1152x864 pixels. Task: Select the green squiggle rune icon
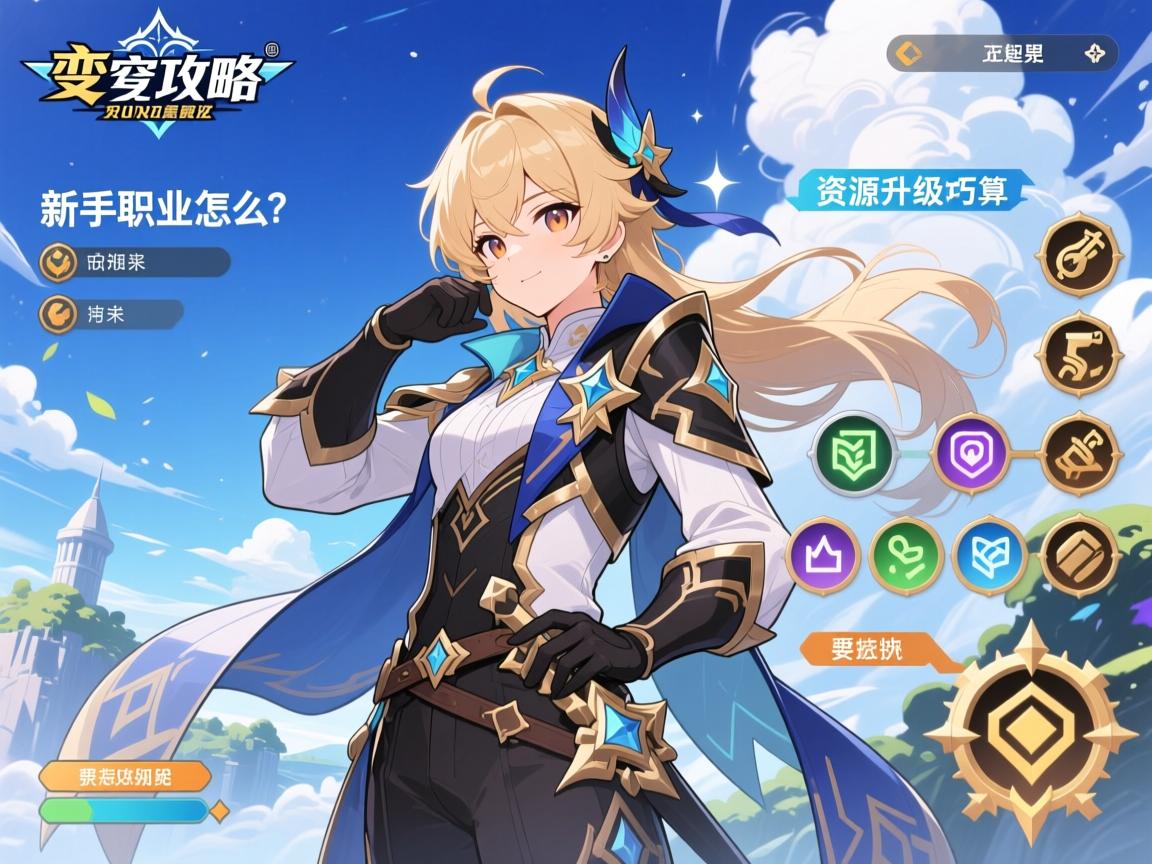click(907, 555)
